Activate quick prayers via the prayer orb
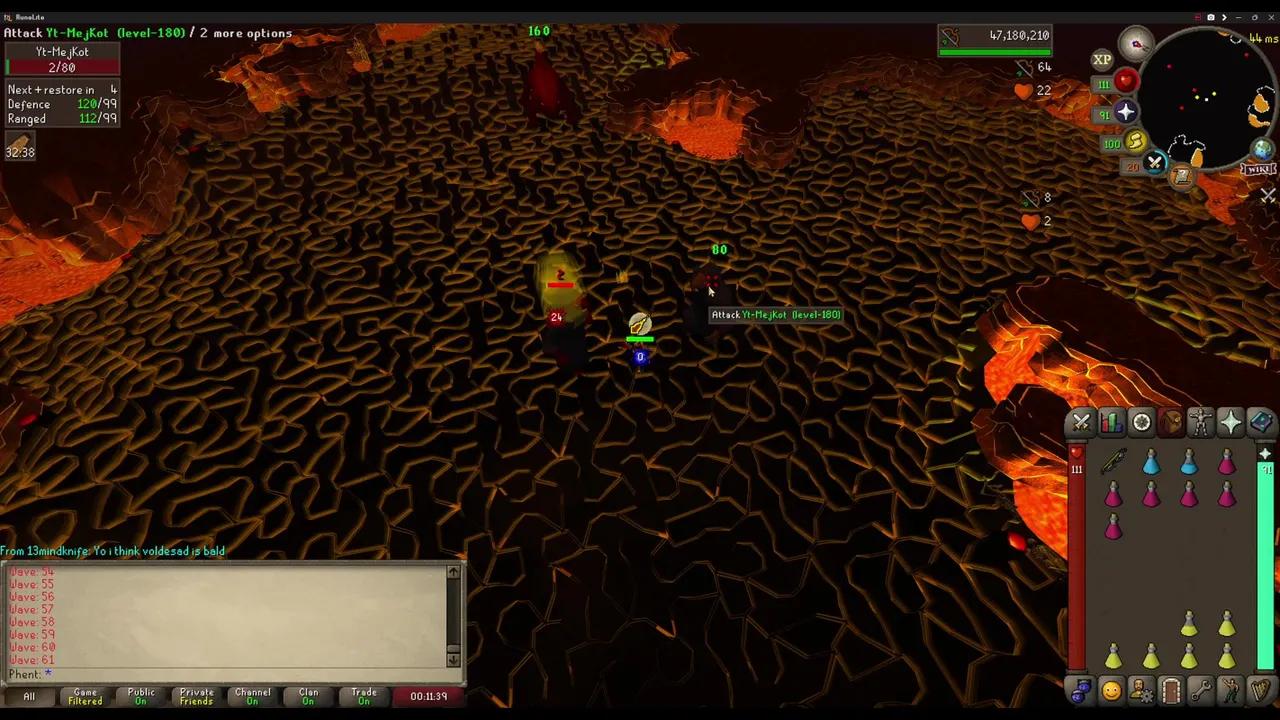Viewport: 1280px width, 720px height. 1124,111
